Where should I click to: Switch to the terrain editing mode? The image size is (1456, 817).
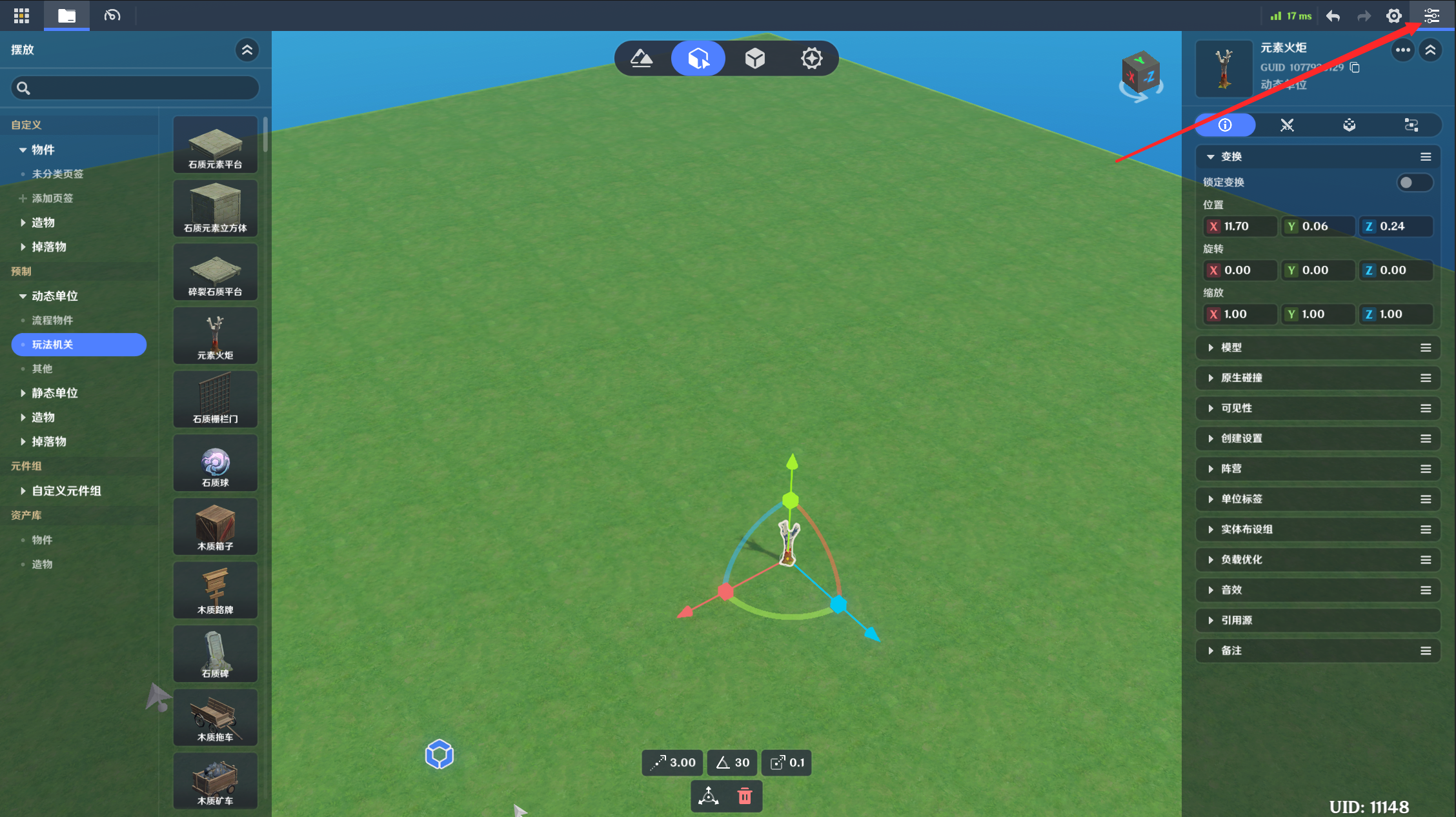642,59
